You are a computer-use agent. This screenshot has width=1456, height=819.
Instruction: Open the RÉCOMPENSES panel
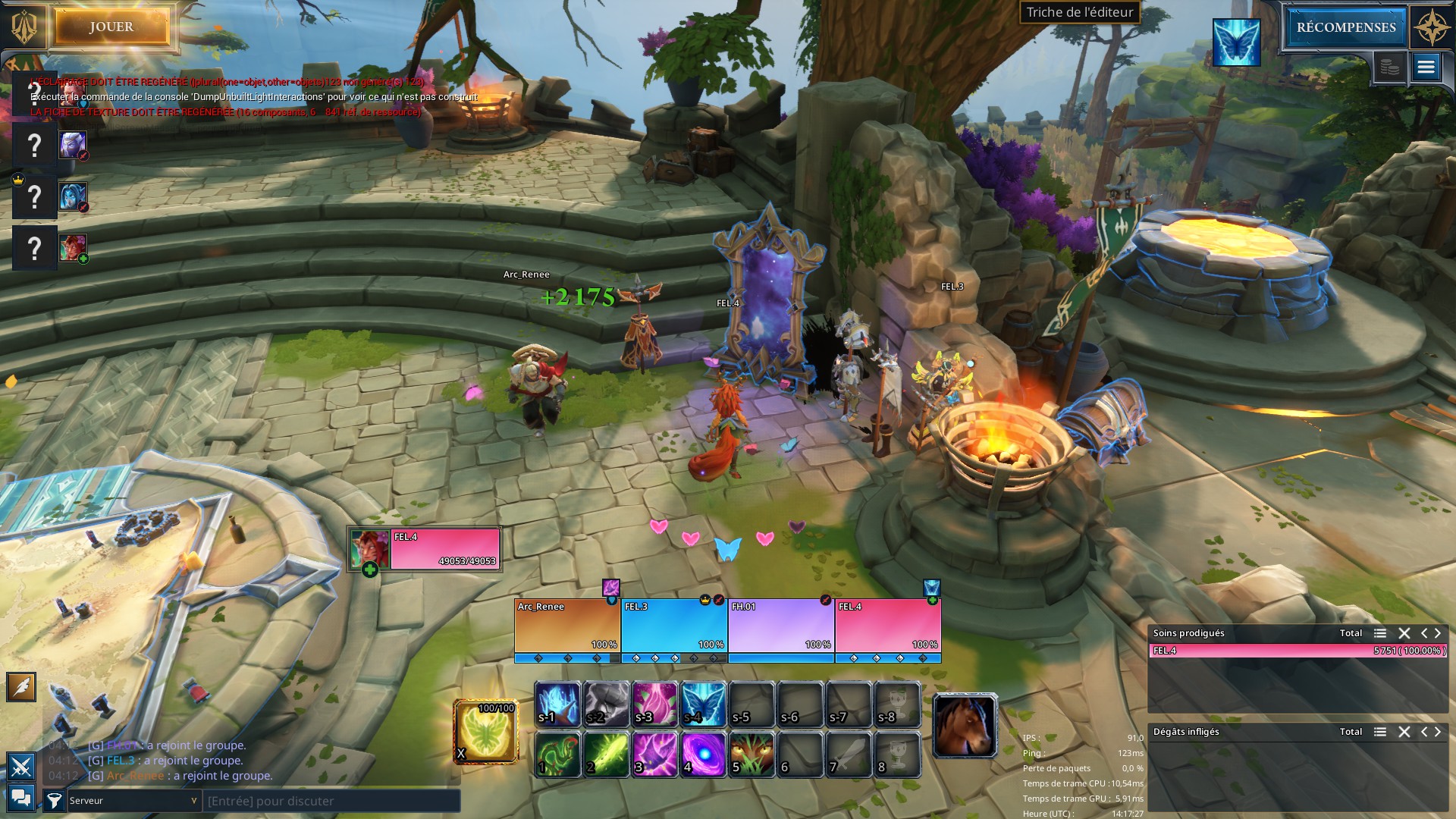tap(1345, 27)
